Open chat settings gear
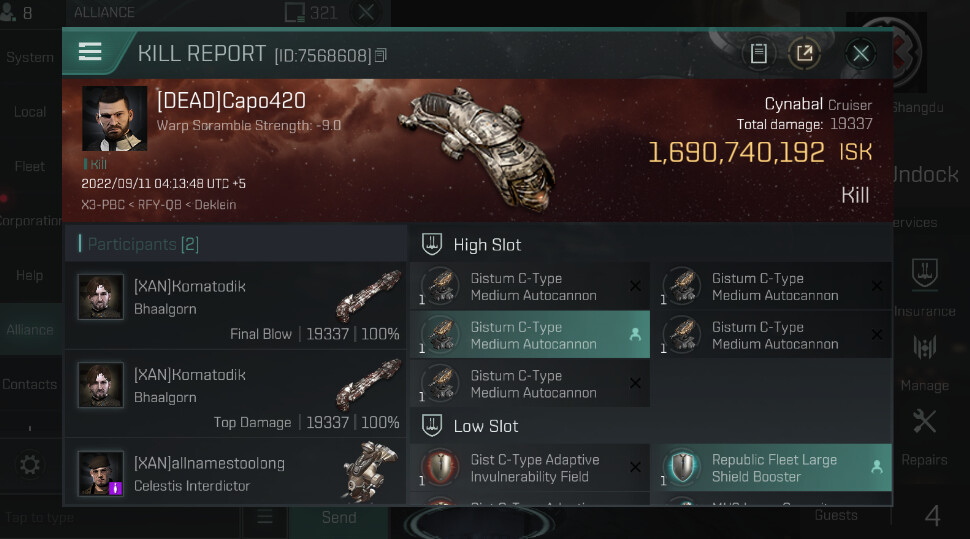 pos(30,465)
